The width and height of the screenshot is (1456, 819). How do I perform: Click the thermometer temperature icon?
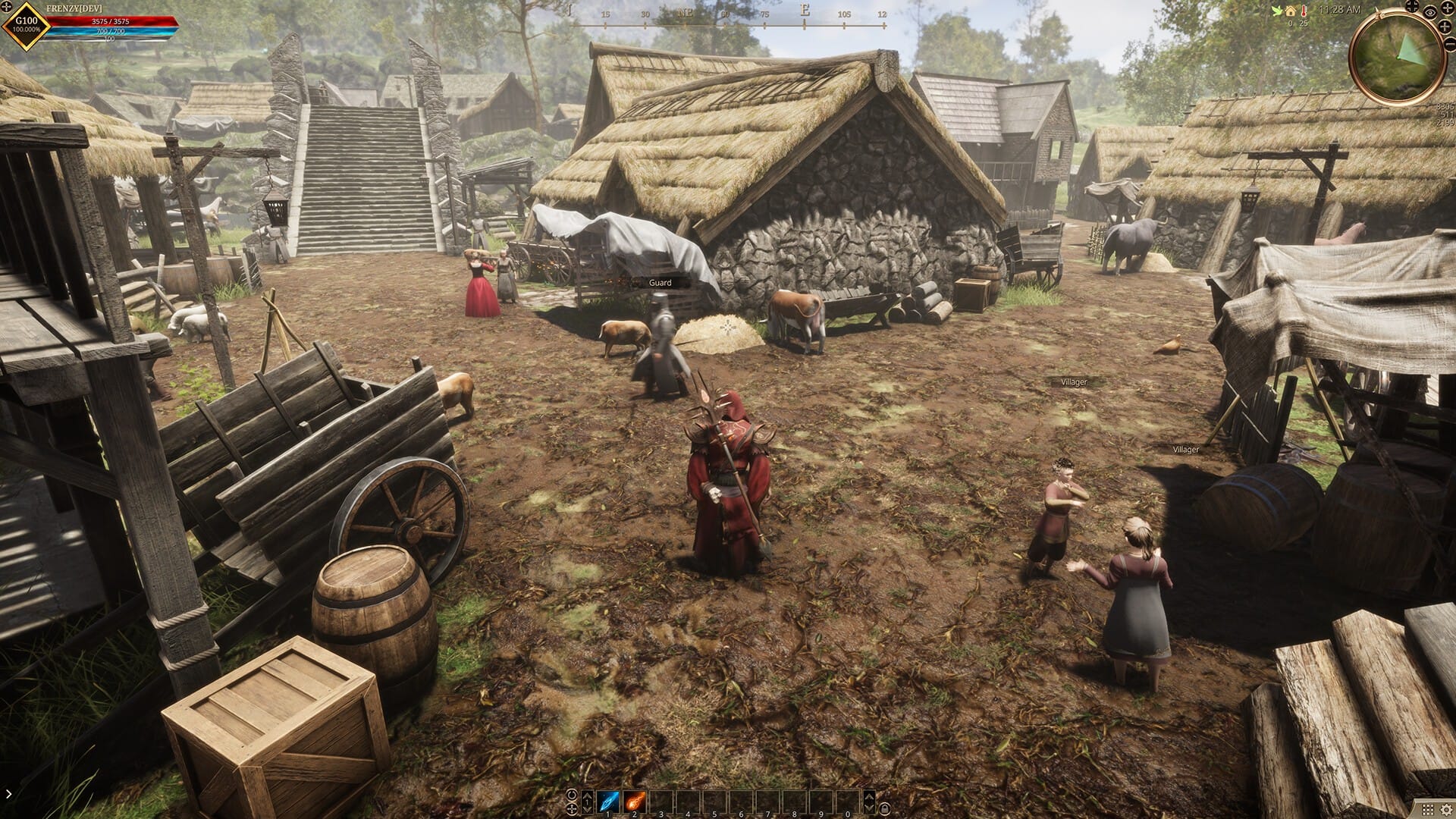[x=1304, y=11]
